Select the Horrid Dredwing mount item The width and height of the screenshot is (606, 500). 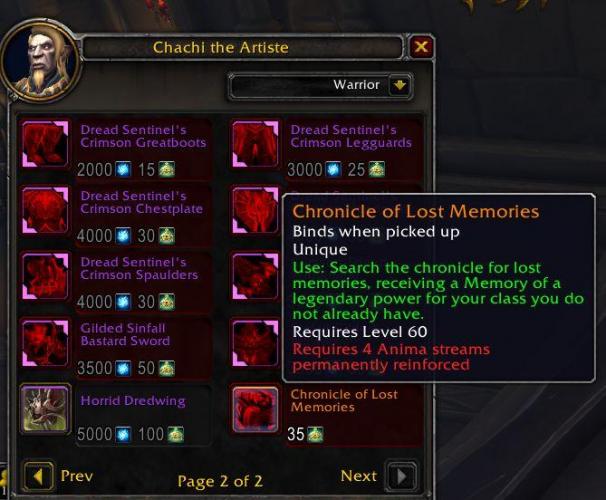coord(45,408)
